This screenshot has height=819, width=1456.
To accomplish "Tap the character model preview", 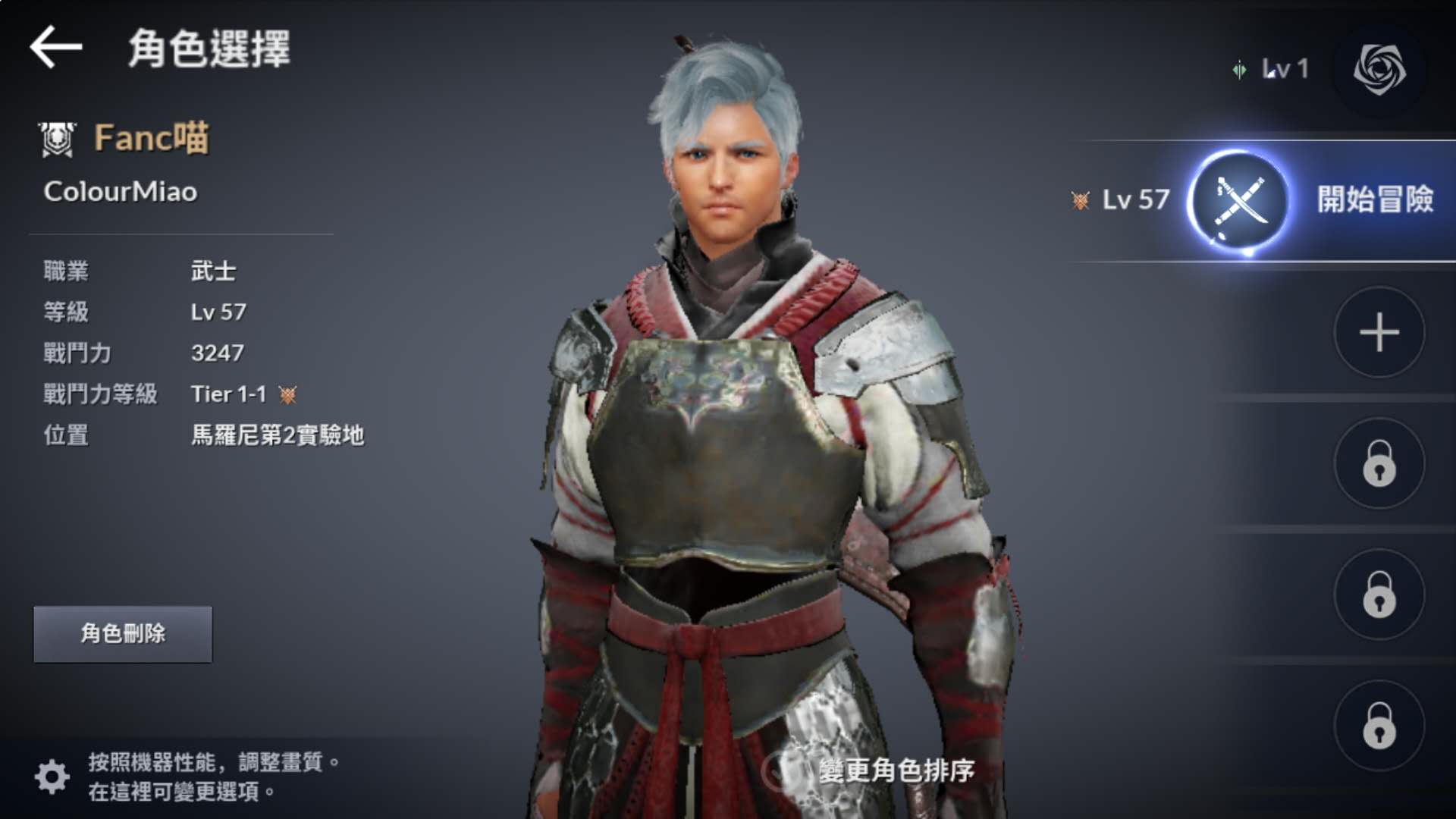I will [x=728, y=417].
